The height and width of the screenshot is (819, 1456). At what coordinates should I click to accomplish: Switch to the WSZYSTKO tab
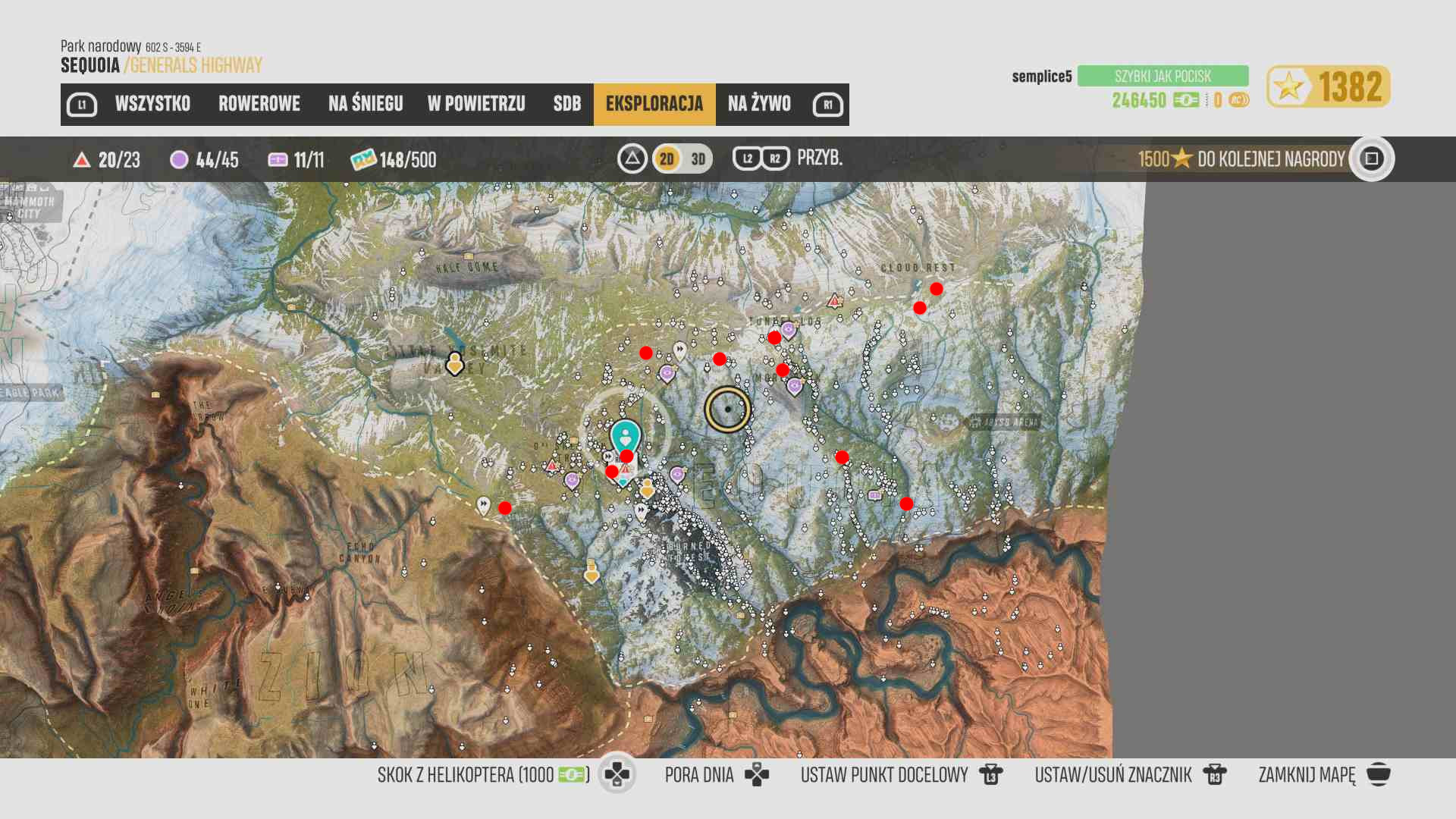point(152,104)
